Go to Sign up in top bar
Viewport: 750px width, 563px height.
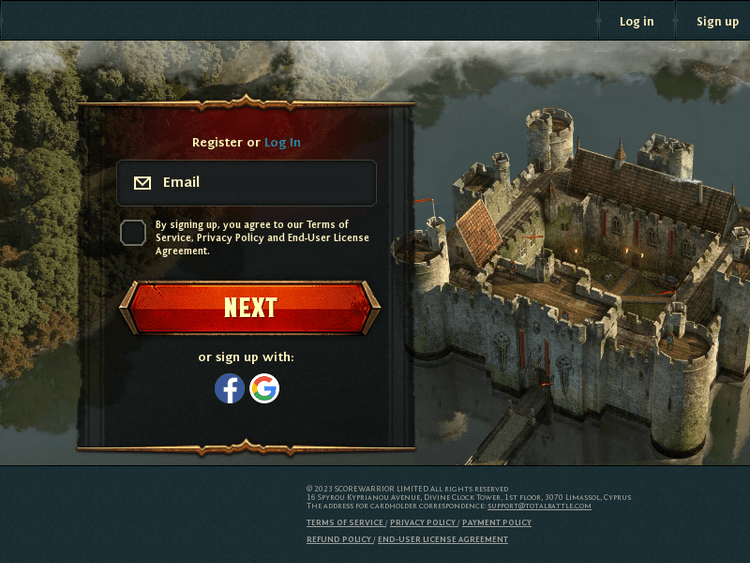point(717,21)
